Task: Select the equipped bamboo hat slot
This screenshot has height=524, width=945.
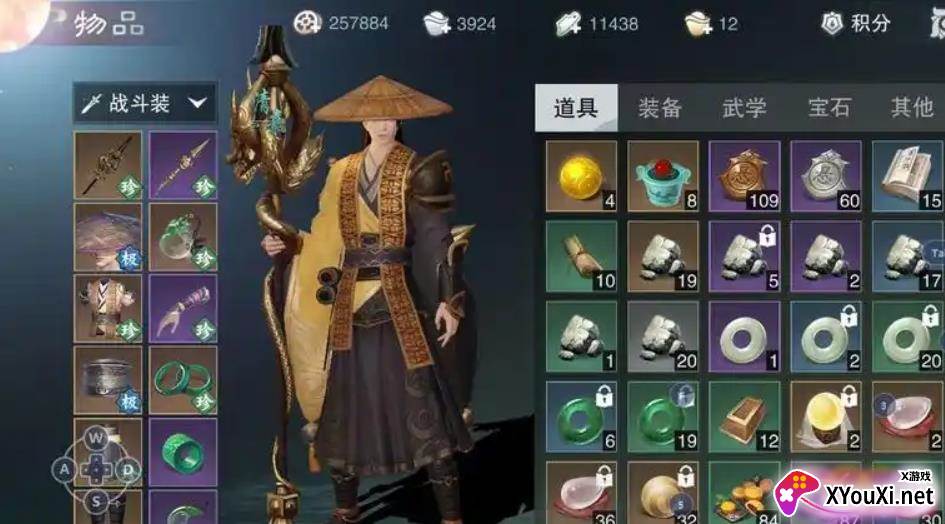Action: [x=108, y=237]
